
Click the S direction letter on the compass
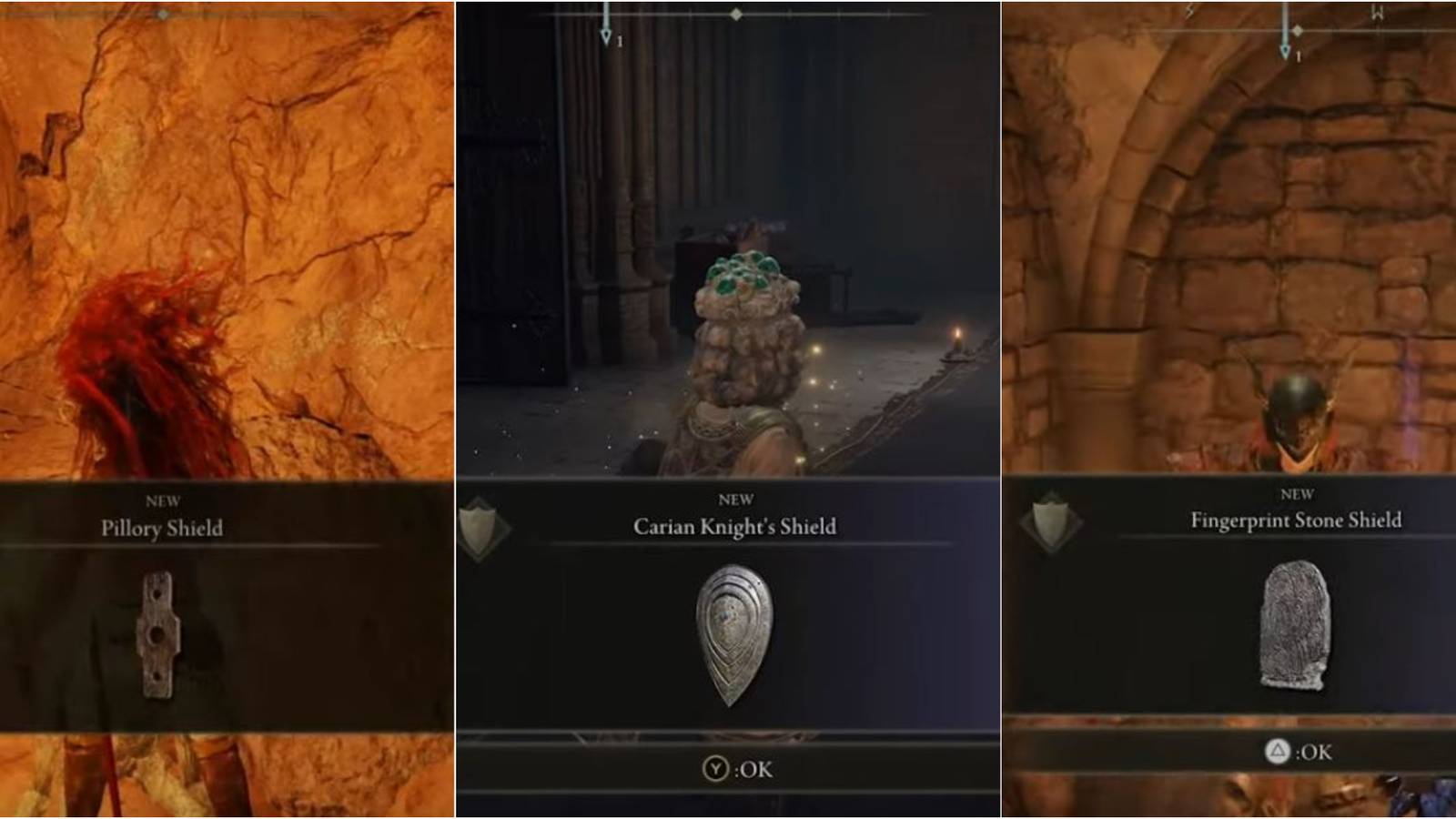point(1188,9)
